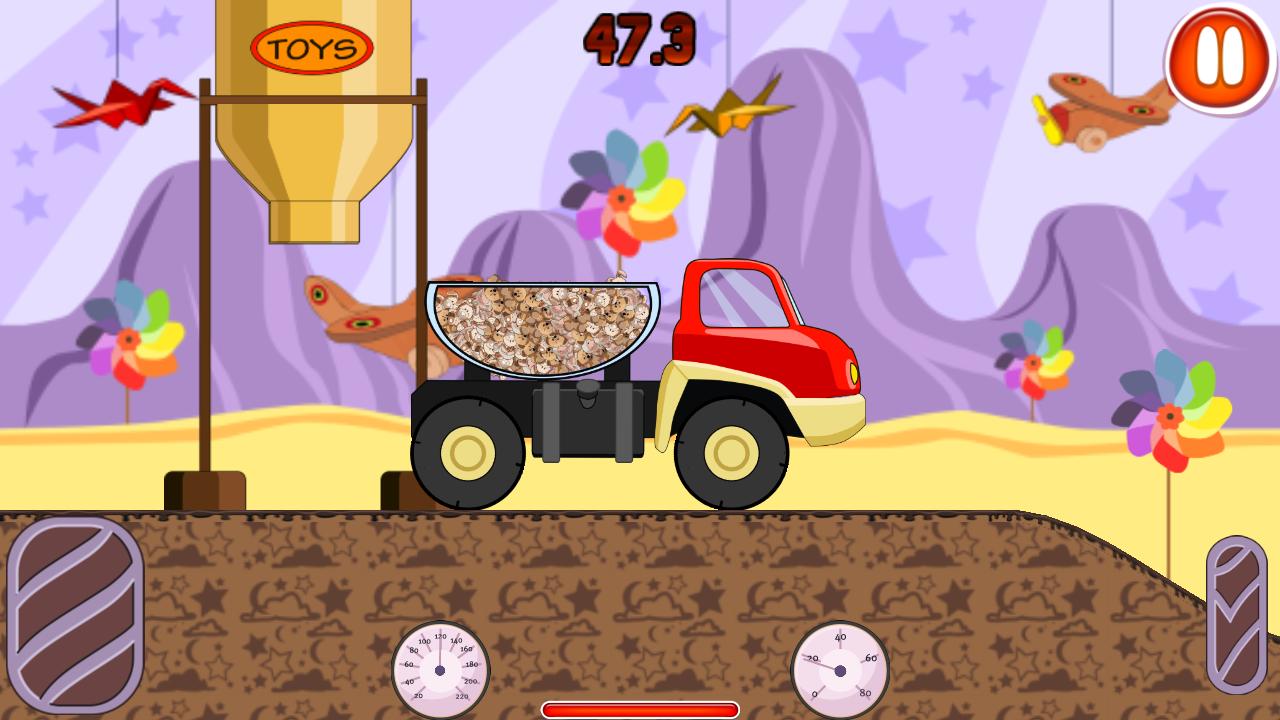Viewport: 1280px width, 720px height.
Task: Tap the large brake pedal
Action: pyautogui.click(x=75, y=613)
